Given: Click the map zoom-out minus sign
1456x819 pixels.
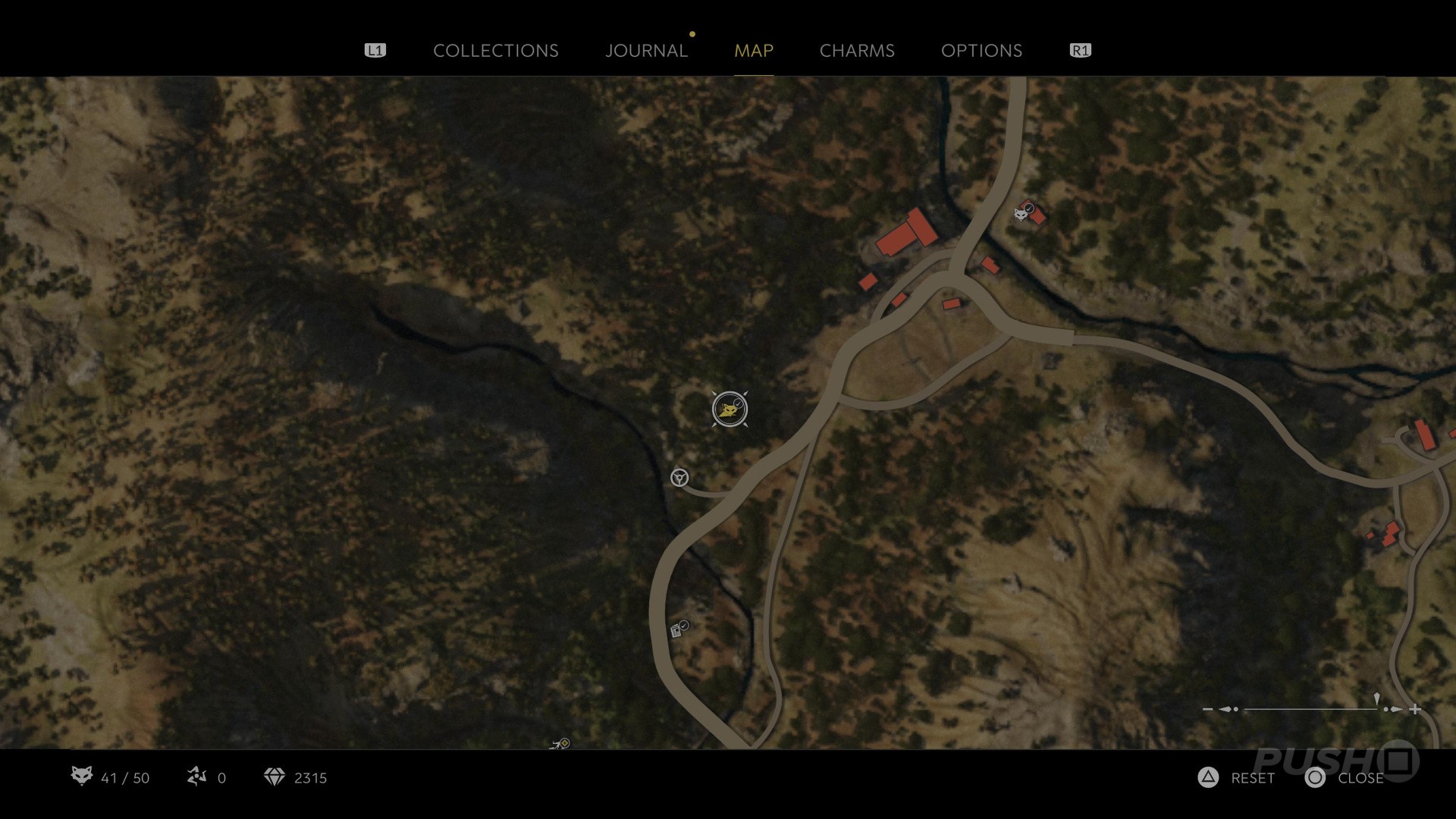Looking at the screenshot, I should [1207, 709].
